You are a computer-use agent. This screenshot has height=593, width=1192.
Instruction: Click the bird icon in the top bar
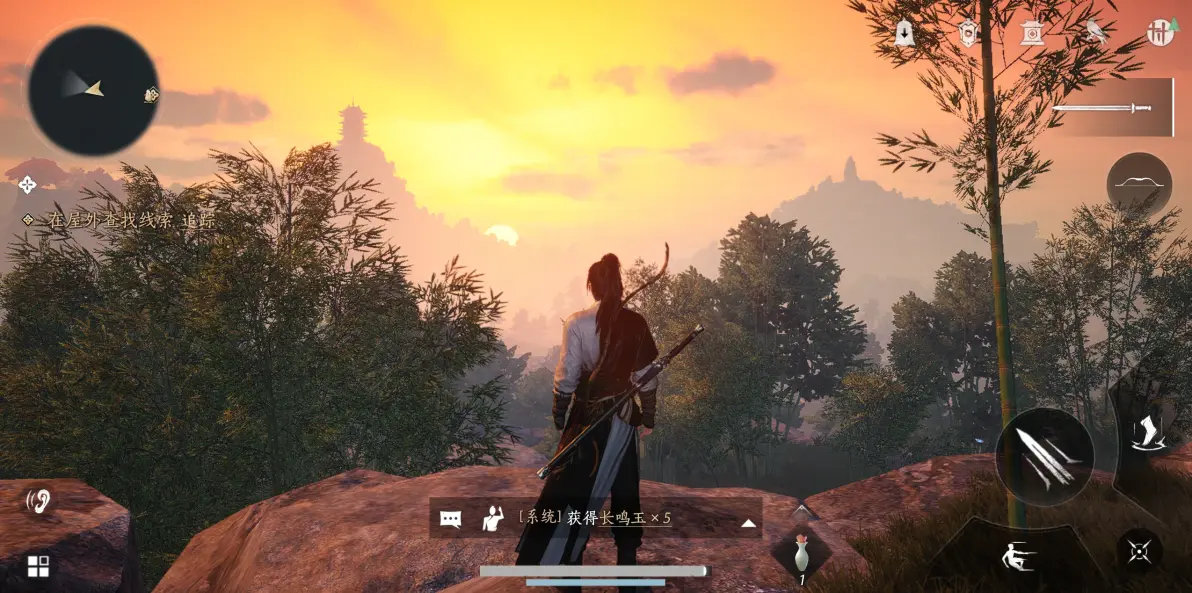point(1096,32)
